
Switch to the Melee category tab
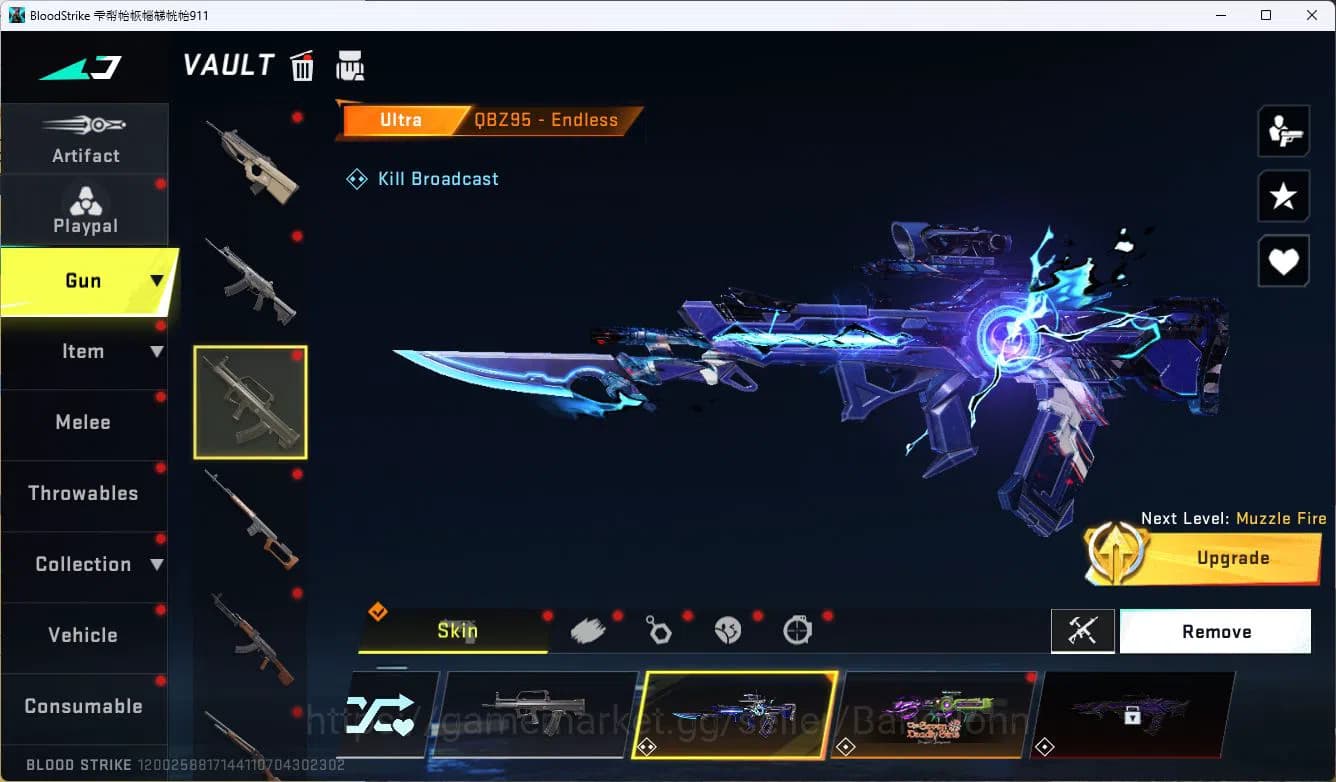click(x=83, y=422)
